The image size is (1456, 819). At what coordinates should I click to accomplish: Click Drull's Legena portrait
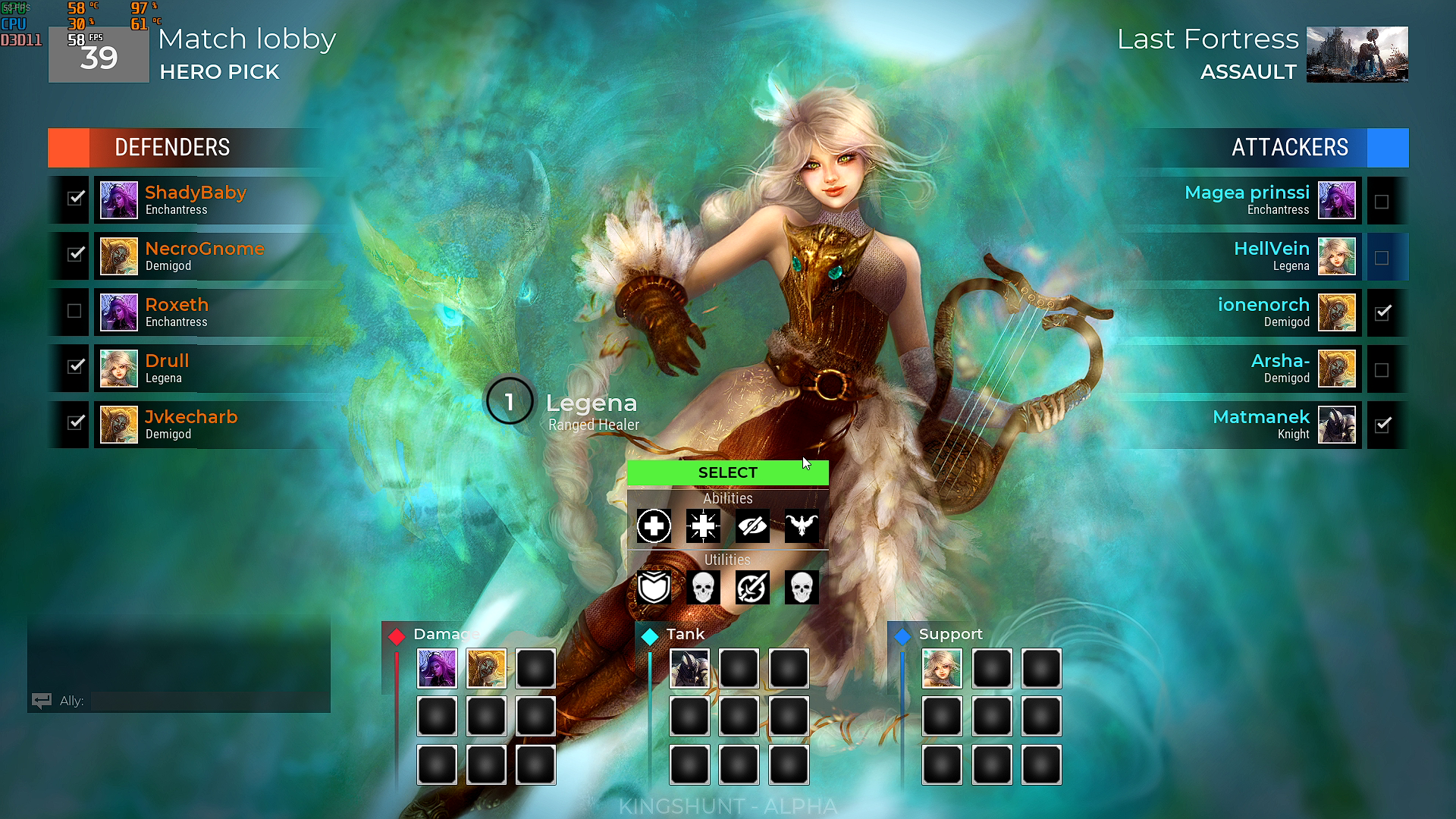coord(119,369)
